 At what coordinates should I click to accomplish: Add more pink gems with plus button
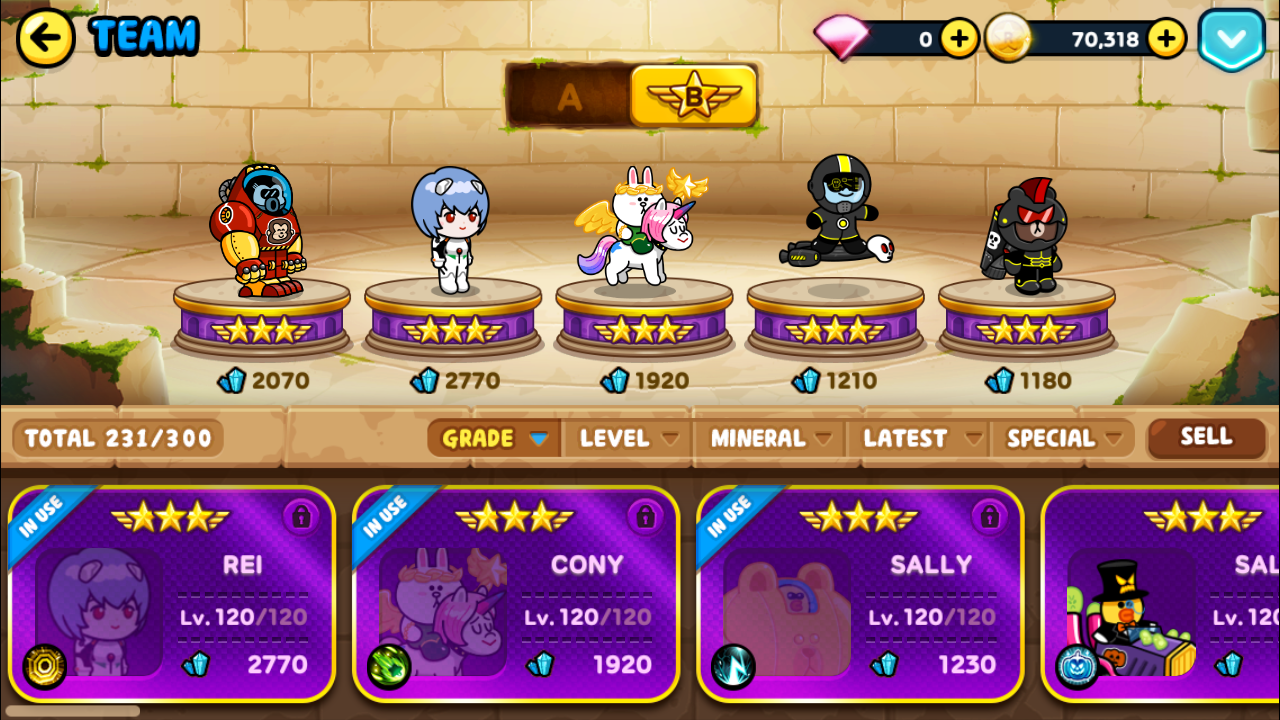click(959, 39)
